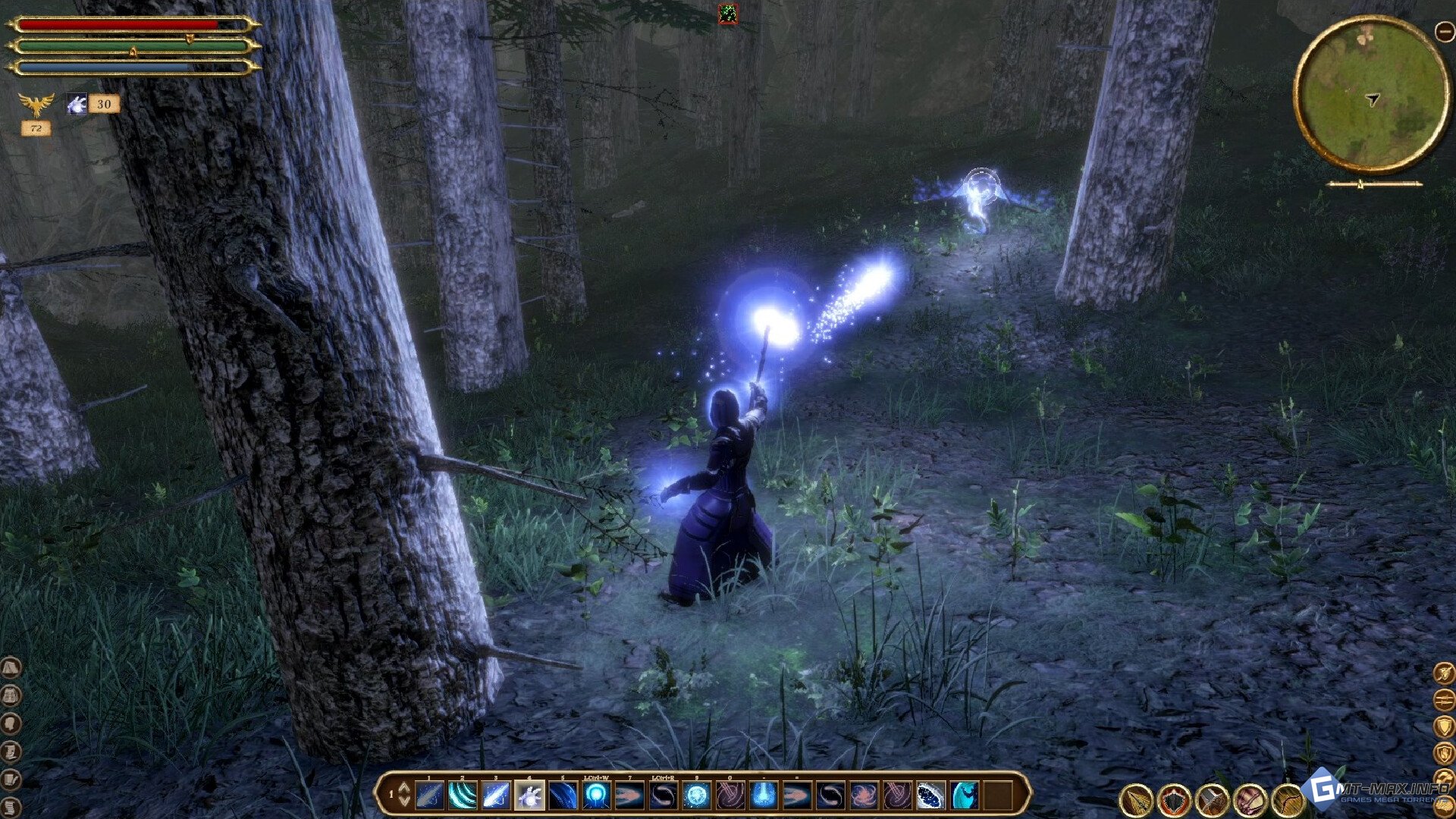Screen dimensions: 1456x819
Task: Collapse the minimap with the minus button
Action: 1444,31
